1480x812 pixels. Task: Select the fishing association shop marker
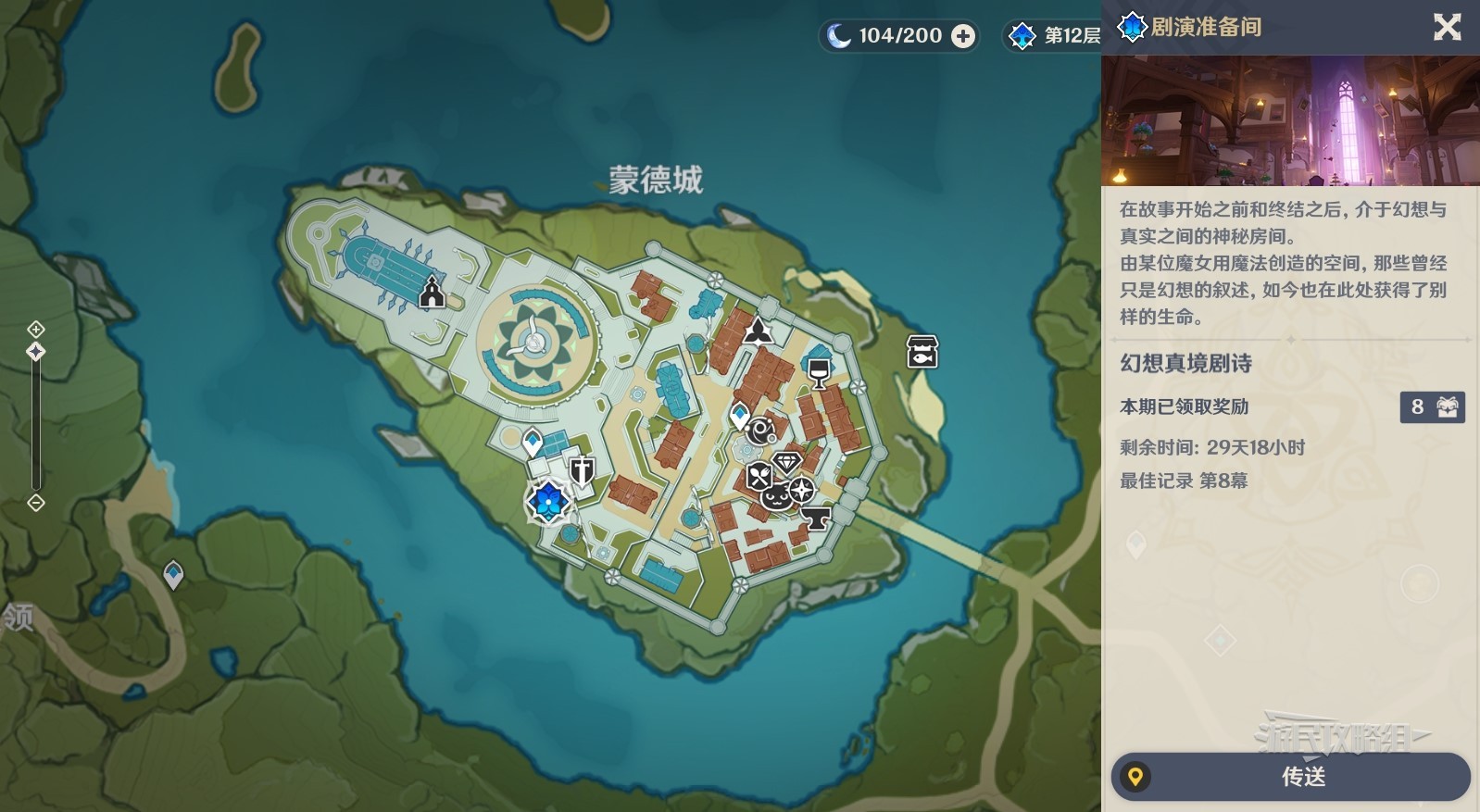922,352
